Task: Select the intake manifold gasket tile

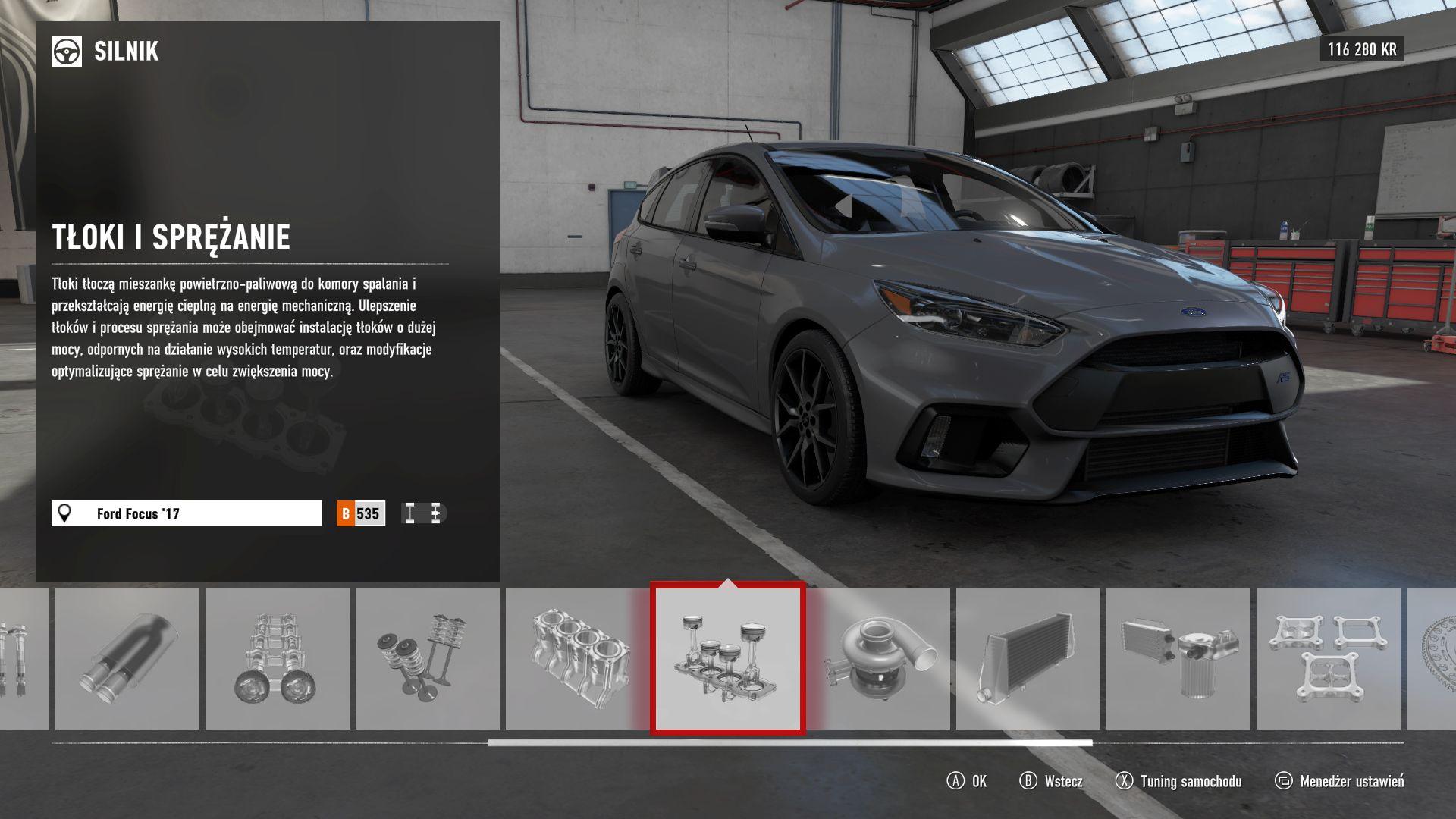Action: coord(1328,659)
